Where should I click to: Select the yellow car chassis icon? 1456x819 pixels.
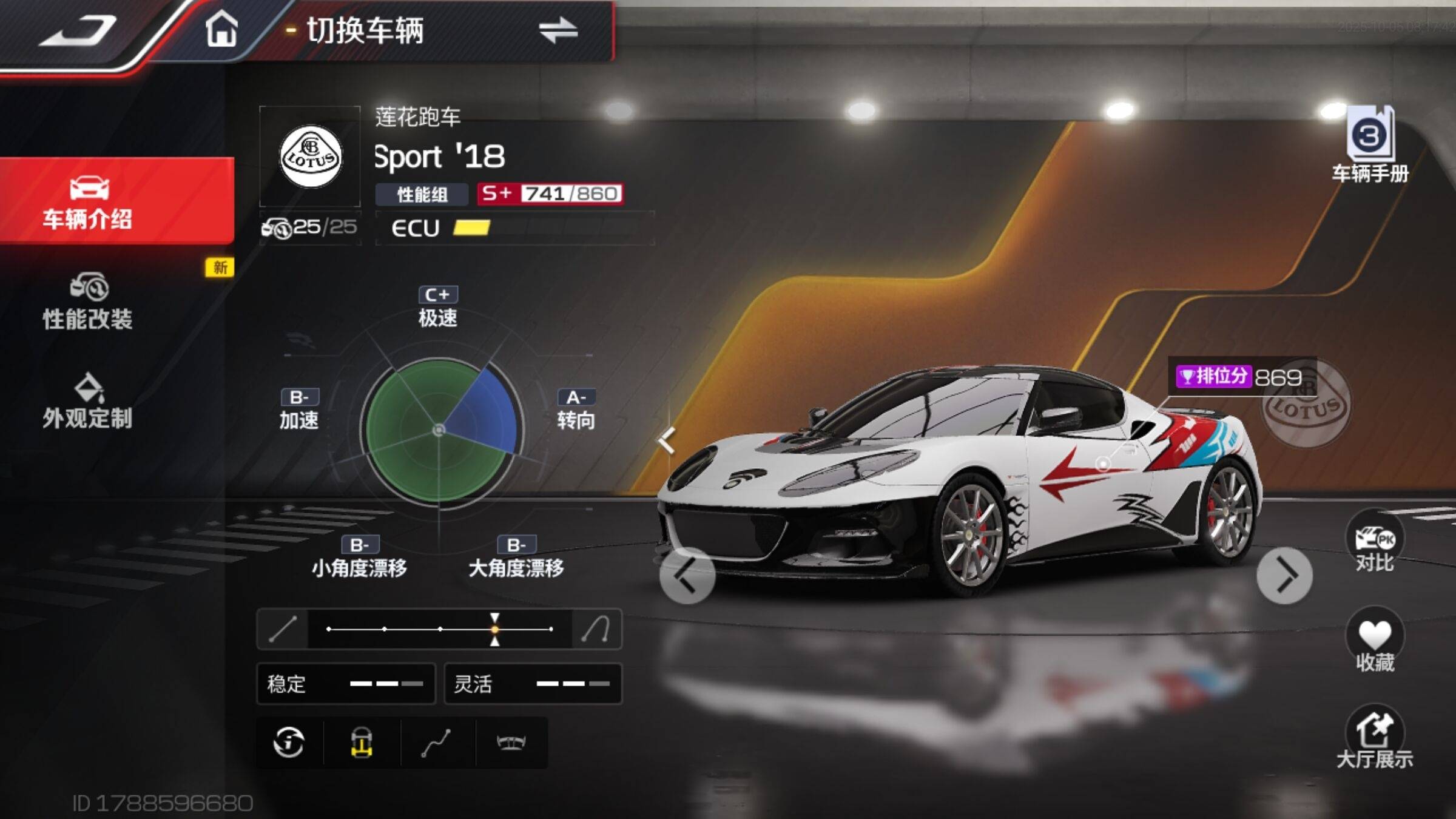pyautogui.click(x=362, y=743)
